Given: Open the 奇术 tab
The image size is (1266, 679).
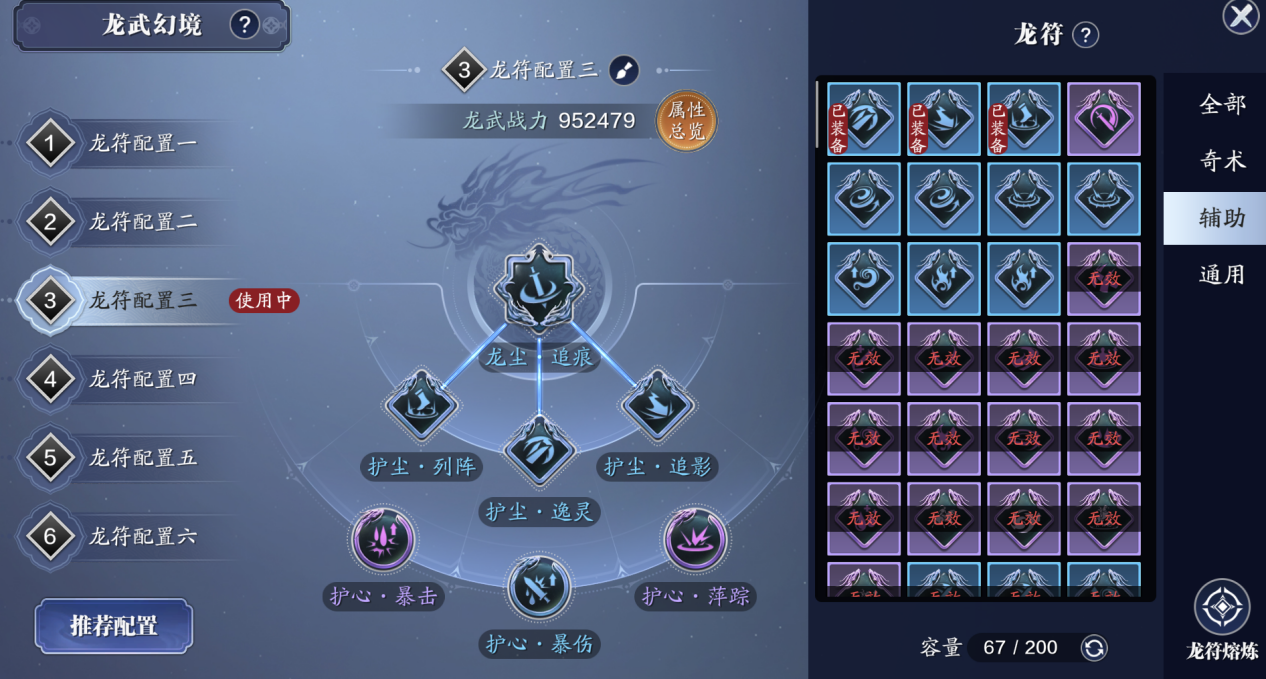Looking at the screenshot, I should (1222, 161).
